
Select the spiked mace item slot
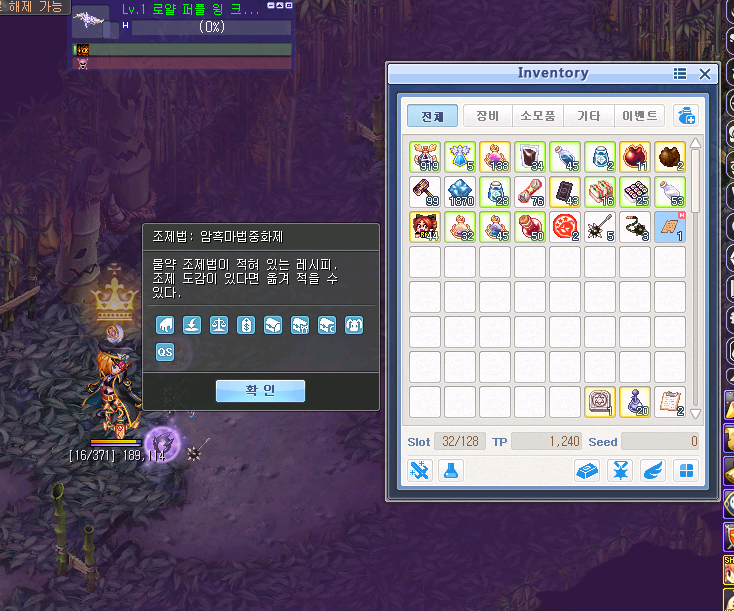point(600,227)
